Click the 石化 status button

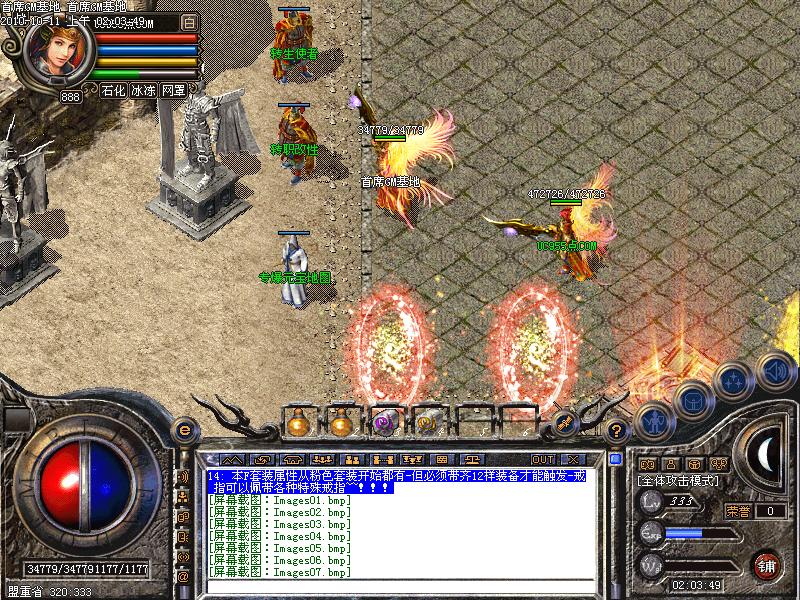coord(113,90)
